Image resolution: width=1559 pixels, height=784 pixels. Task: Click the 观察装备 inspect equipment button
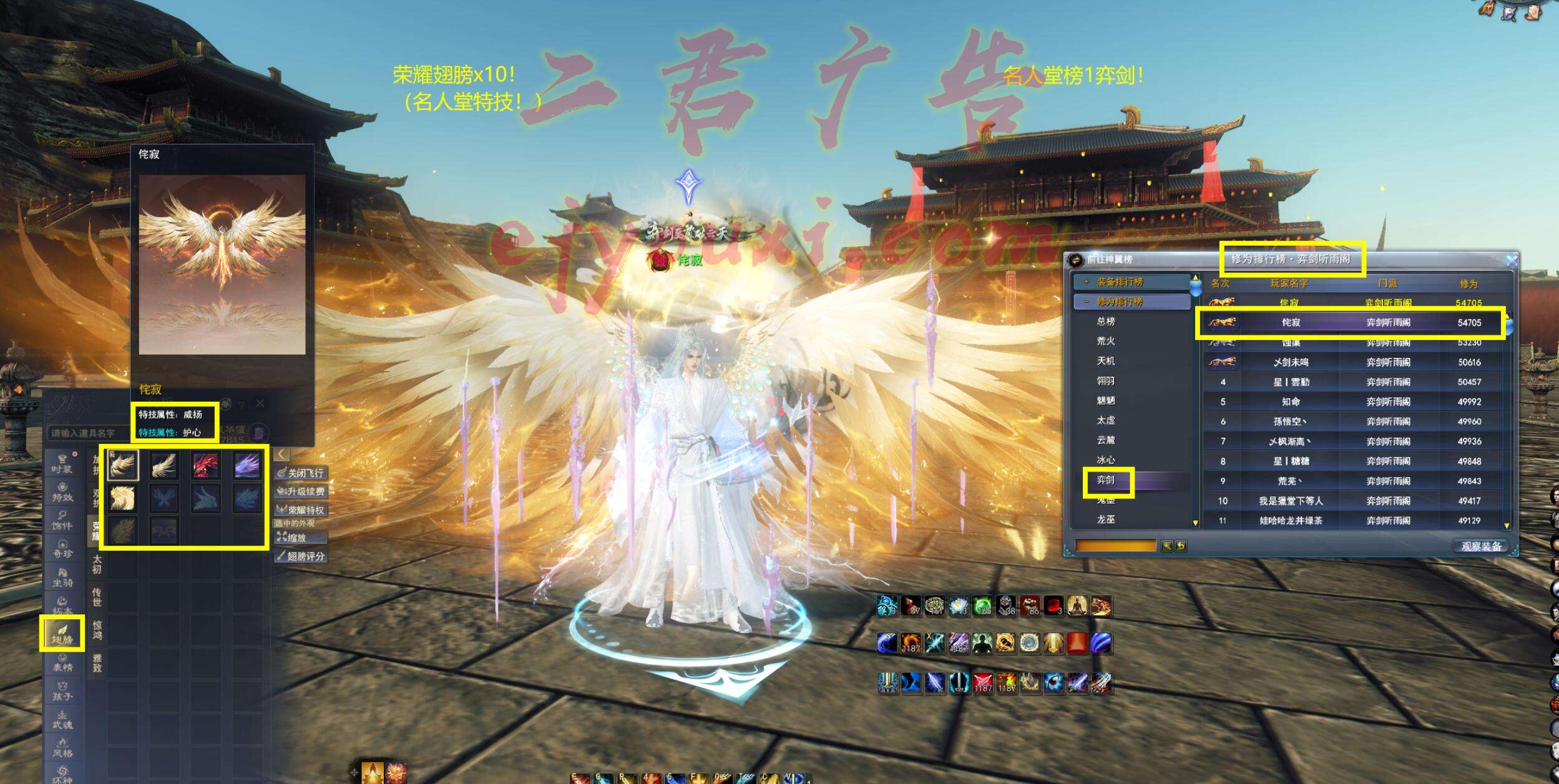coord(1480,546)
